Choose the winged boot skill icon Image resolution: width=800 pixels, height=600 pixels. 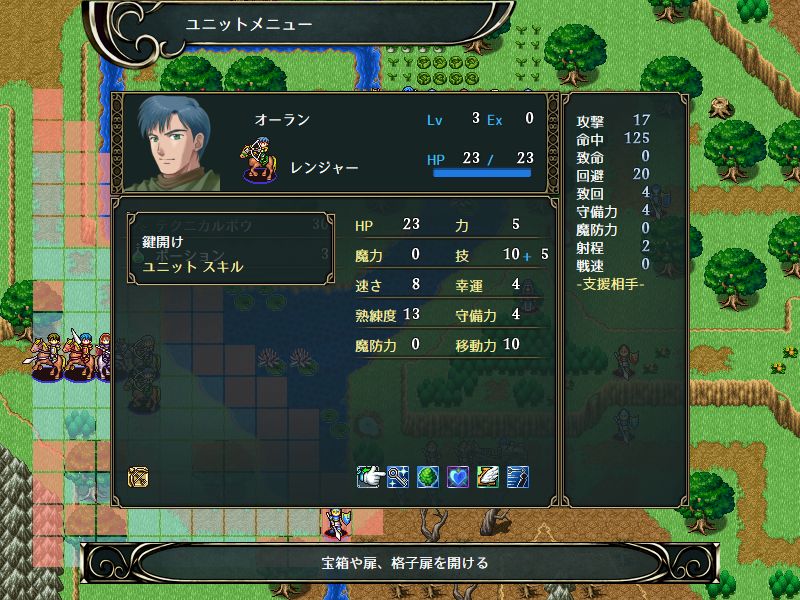point(488,477)
